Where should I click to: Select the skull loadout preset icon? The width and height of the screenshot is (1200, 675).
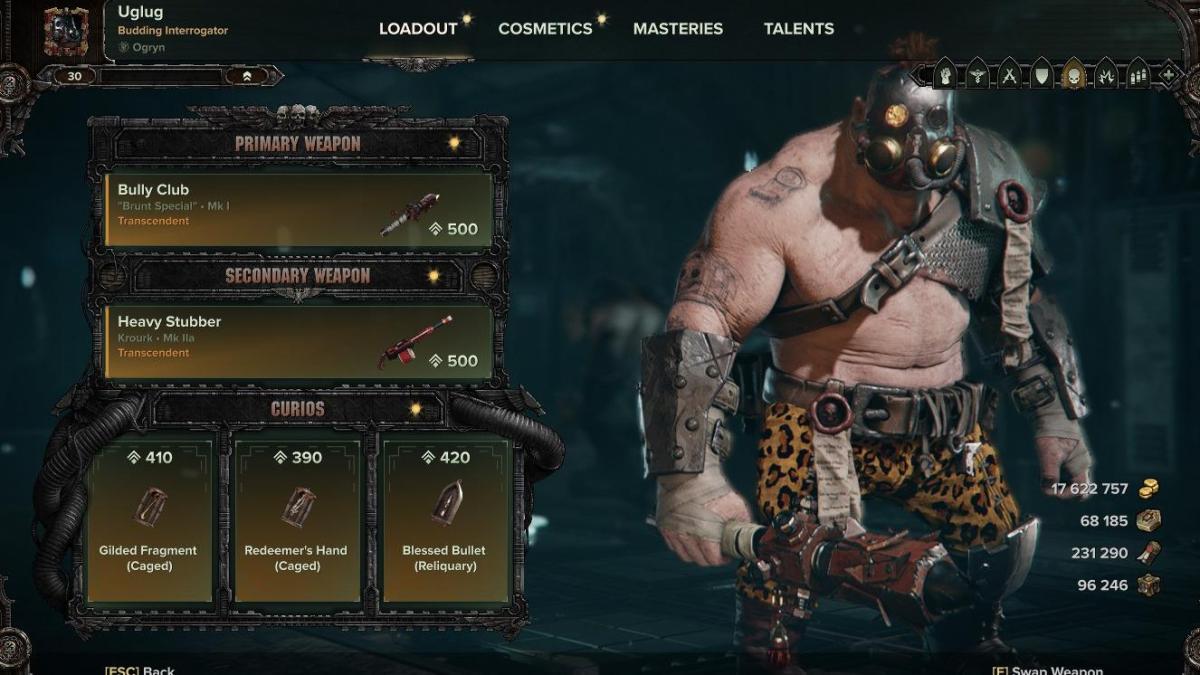(x=1073, y=74)
